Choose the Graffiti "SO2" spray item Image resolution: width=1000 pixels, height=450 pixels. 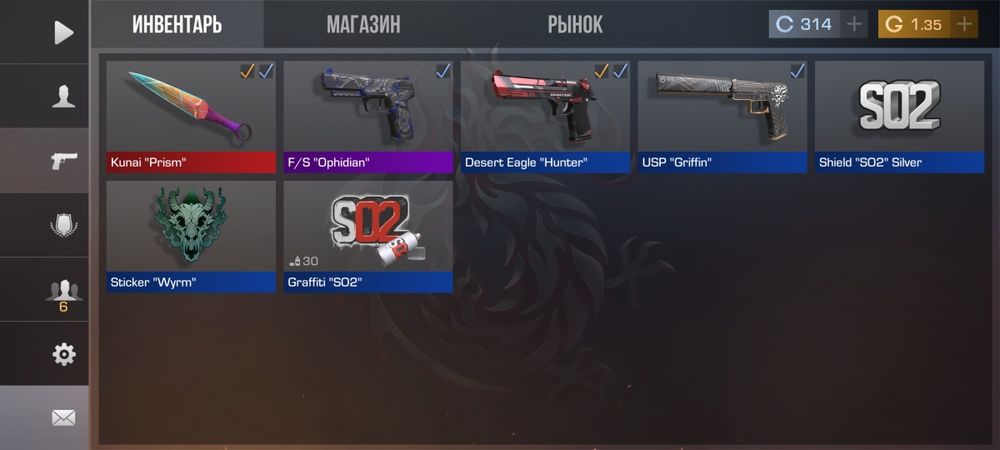click(x=368, y=236)
